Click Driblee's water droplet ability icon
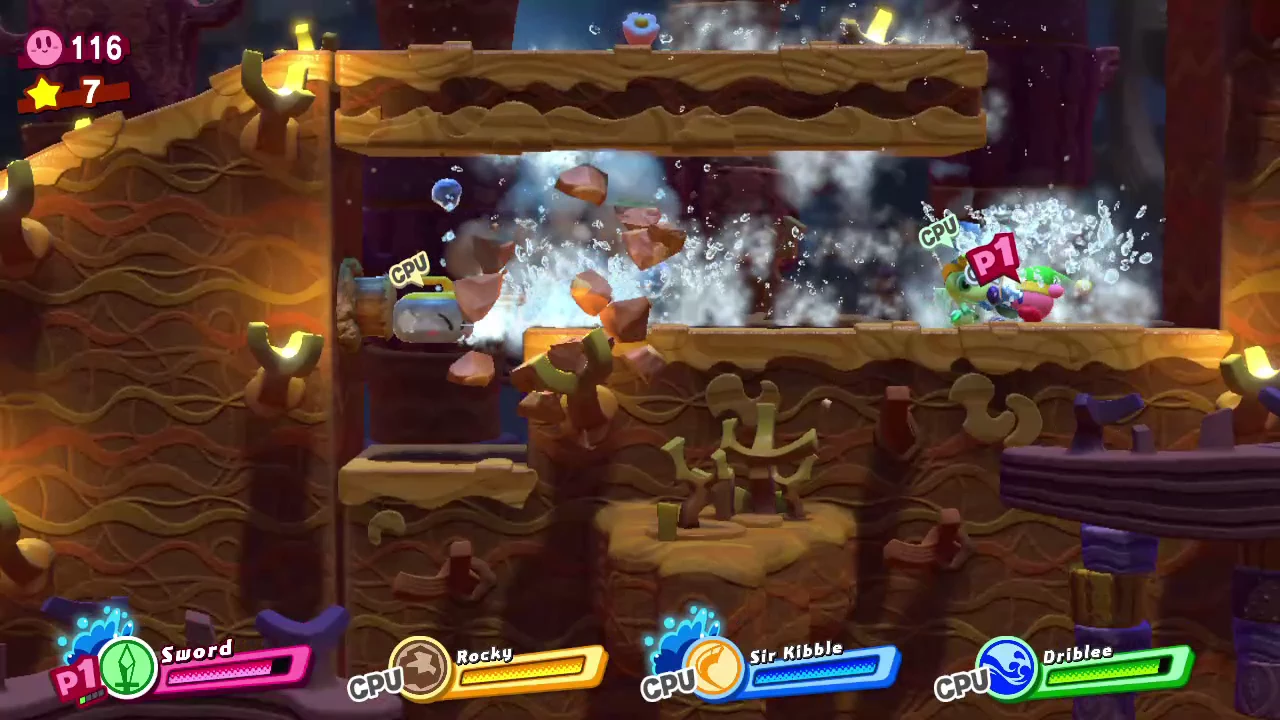Screen dimensions: 1280x720 point(1007,666)
